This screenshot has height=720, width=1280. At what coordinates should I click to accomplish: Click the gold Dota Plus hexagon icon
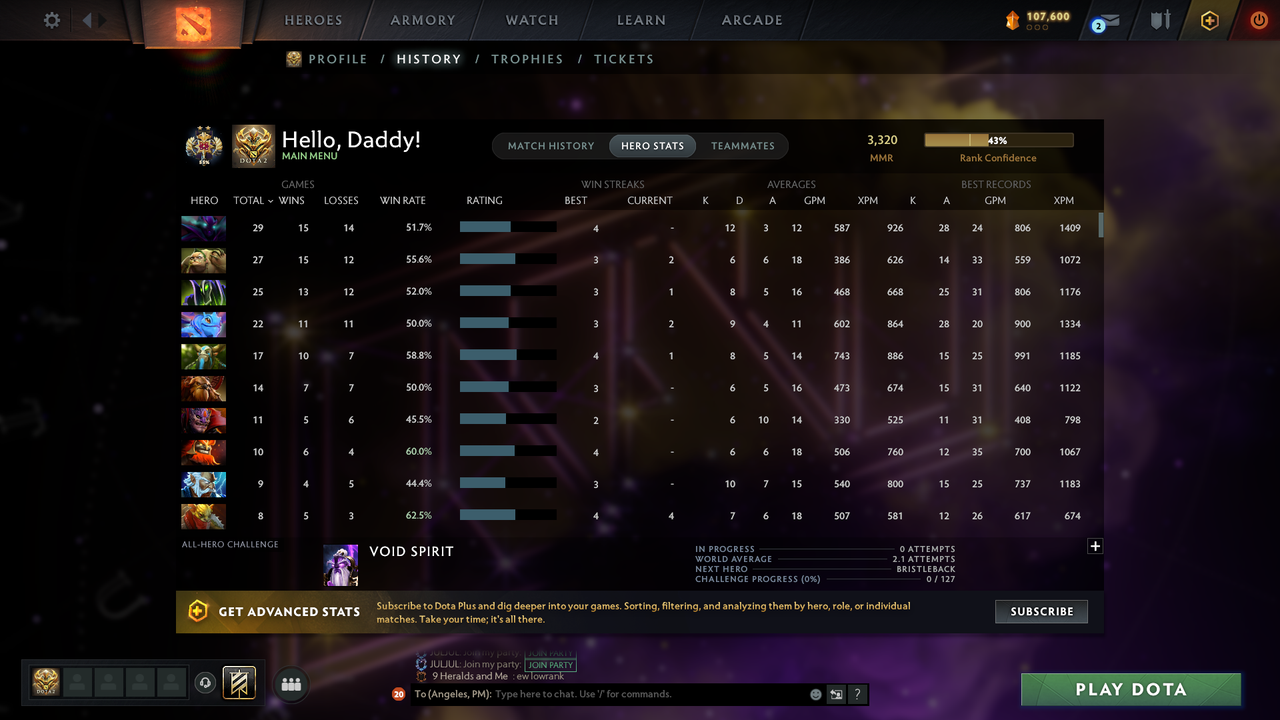click(1208, 20)
